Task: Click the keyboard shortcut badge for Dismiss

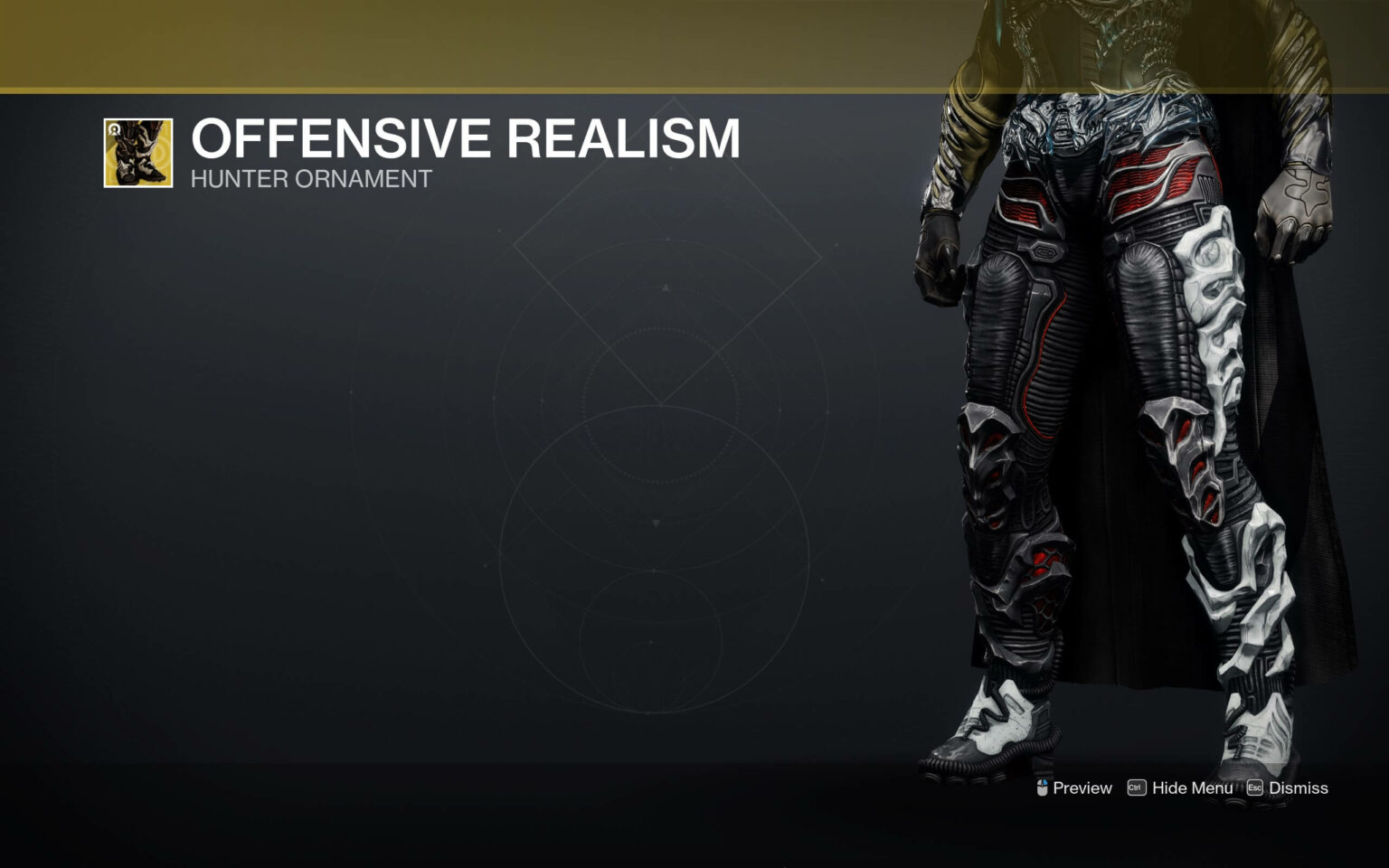Action: [x=1256, y=788]
